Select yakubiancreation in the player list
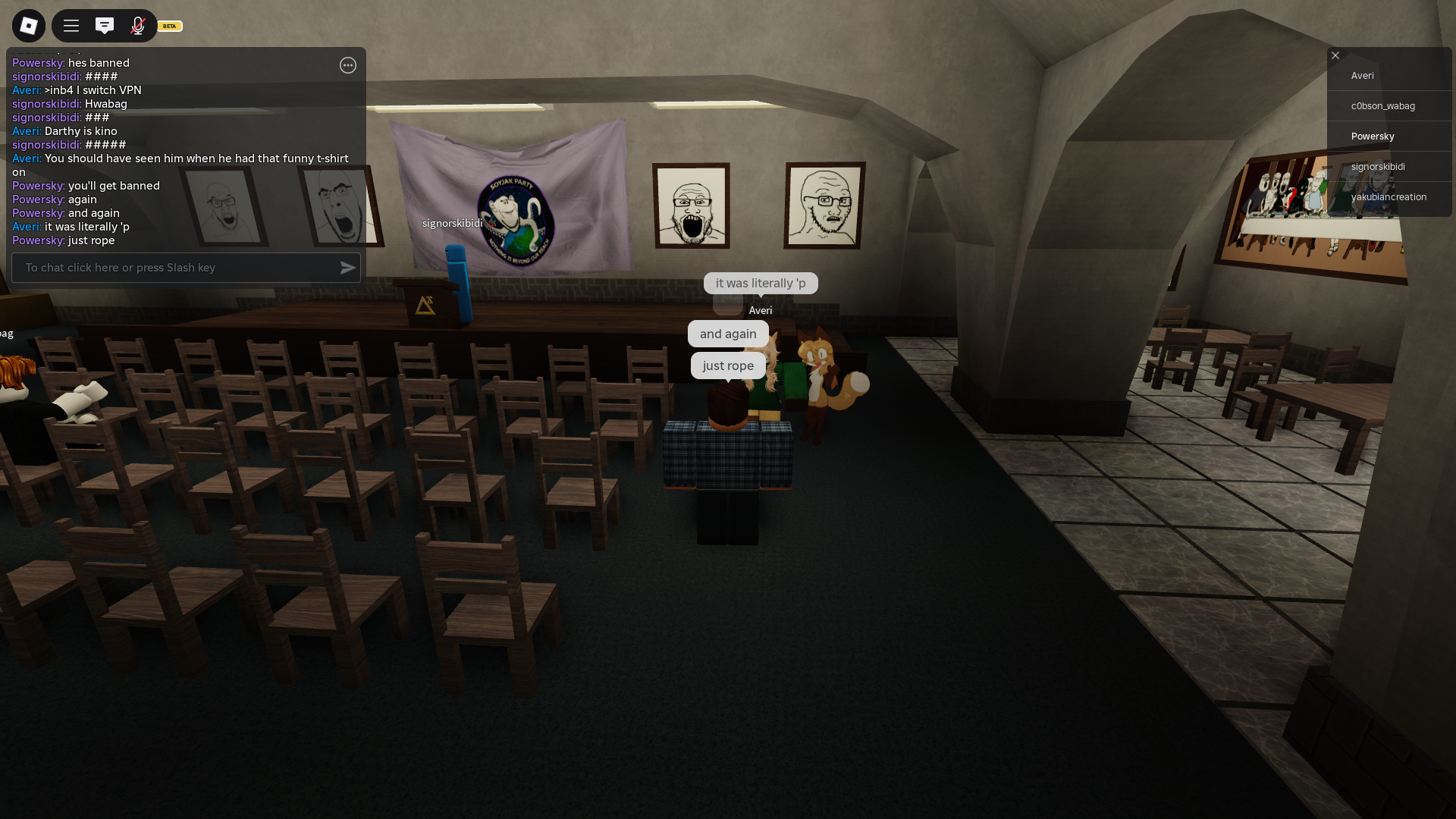Screen dimensions: 1456x819 pos(1389,197)
